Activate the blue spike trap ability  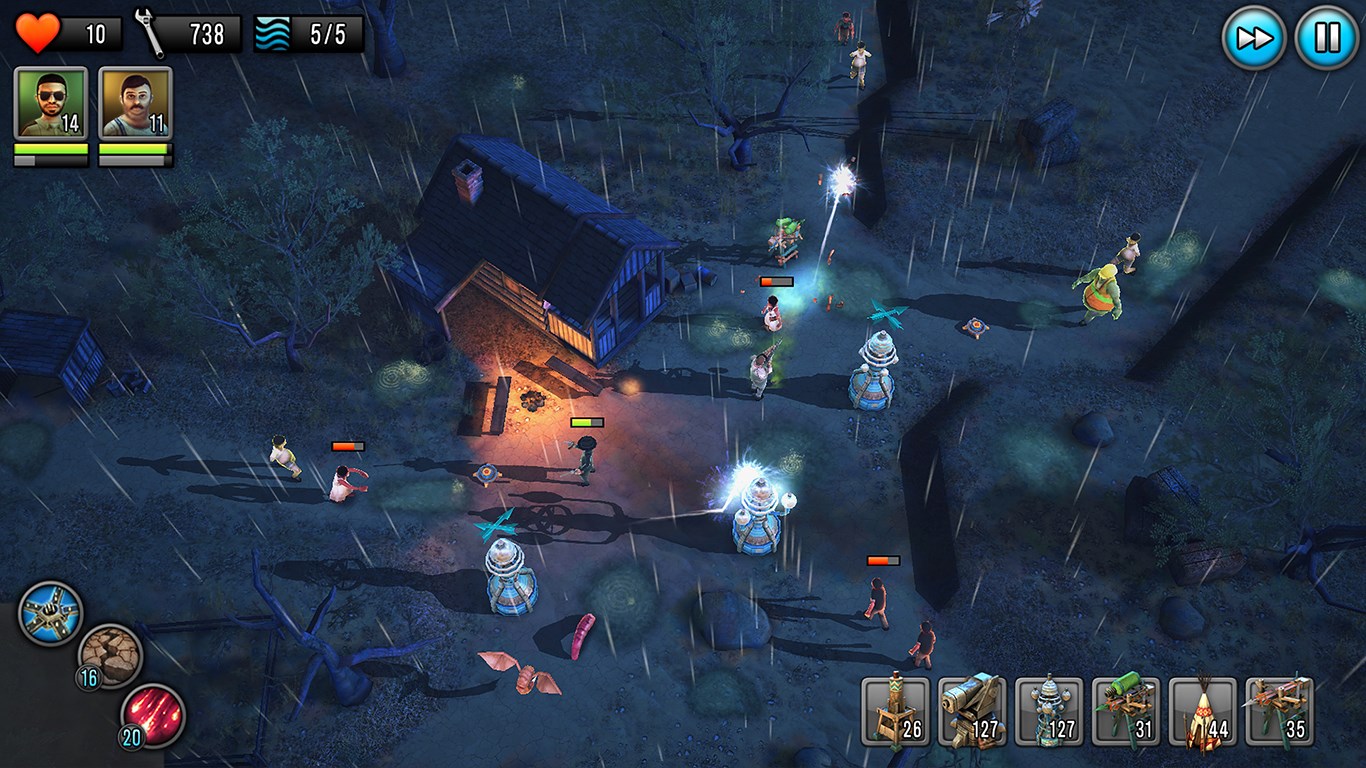(x=50, y=613)
